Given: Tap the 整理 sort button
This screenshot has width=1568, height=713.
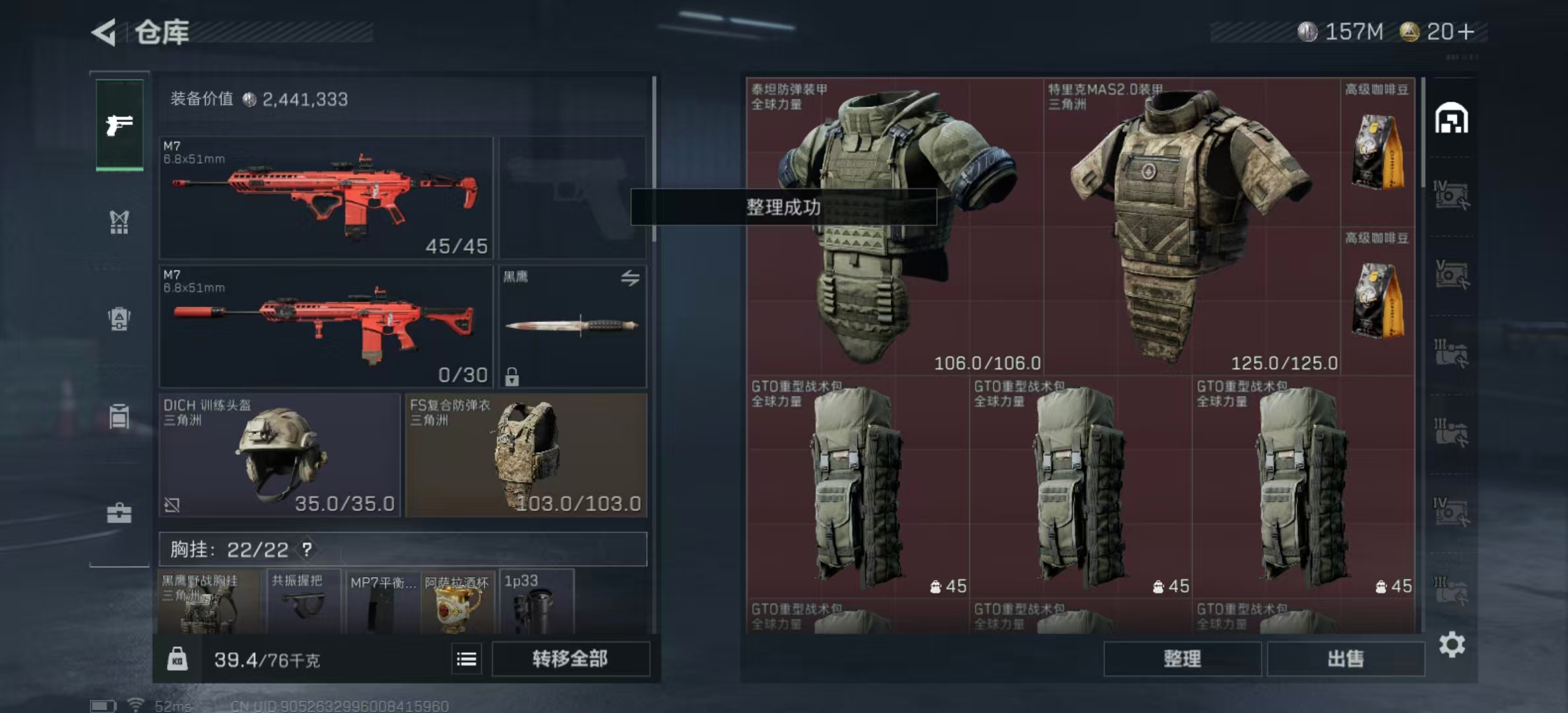Looking at the screenshot, I should (x=1182, y=658).
